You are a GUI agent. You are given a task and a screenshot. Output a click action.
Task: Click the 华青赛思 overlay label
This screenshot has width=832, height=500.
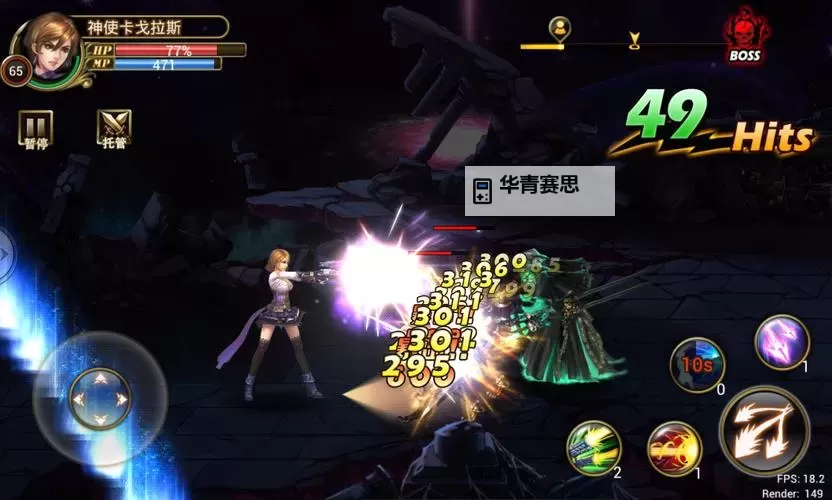[x=539, y=190]
